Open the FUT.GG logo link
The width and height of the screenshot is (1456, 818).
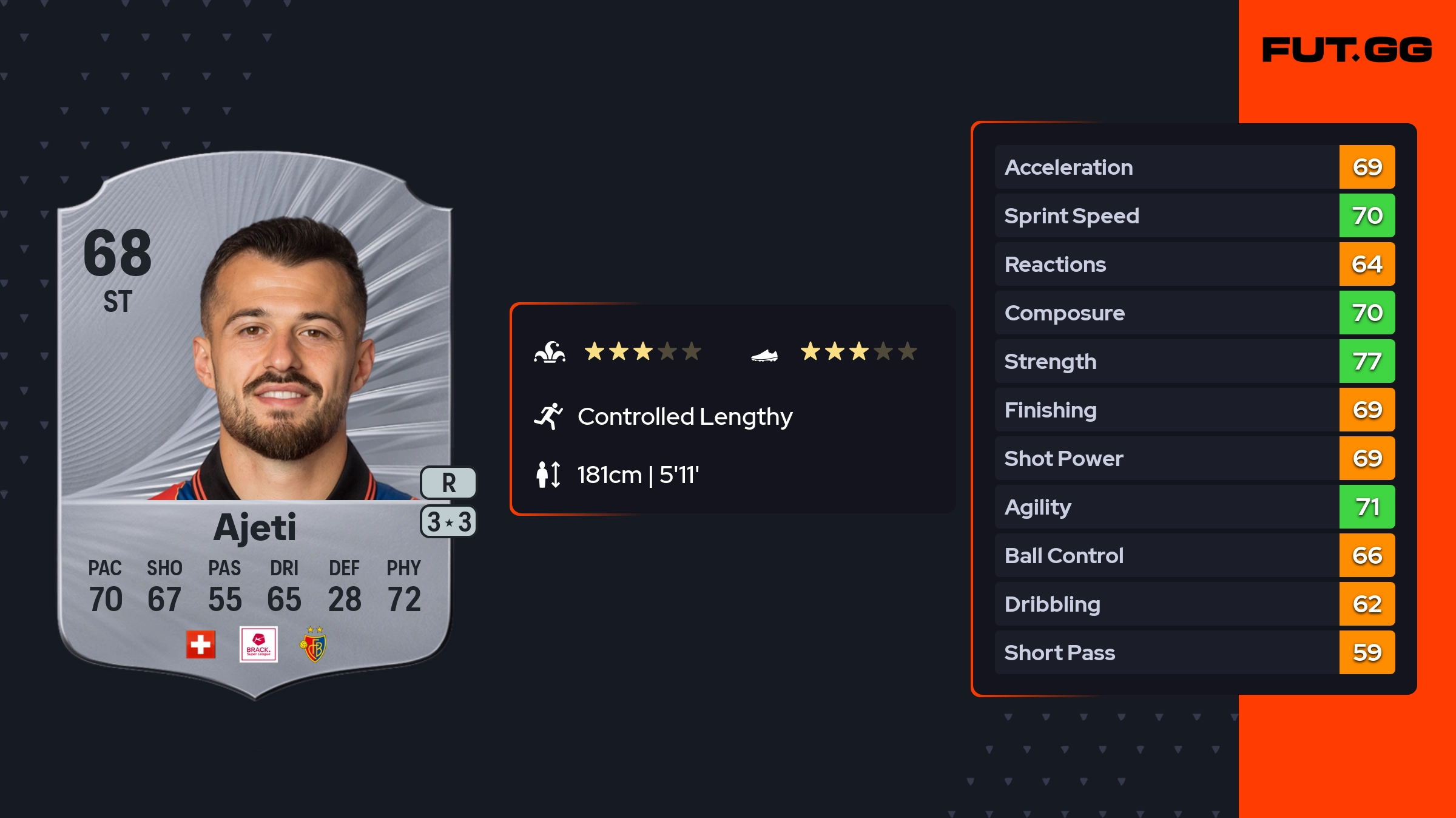1347,50
